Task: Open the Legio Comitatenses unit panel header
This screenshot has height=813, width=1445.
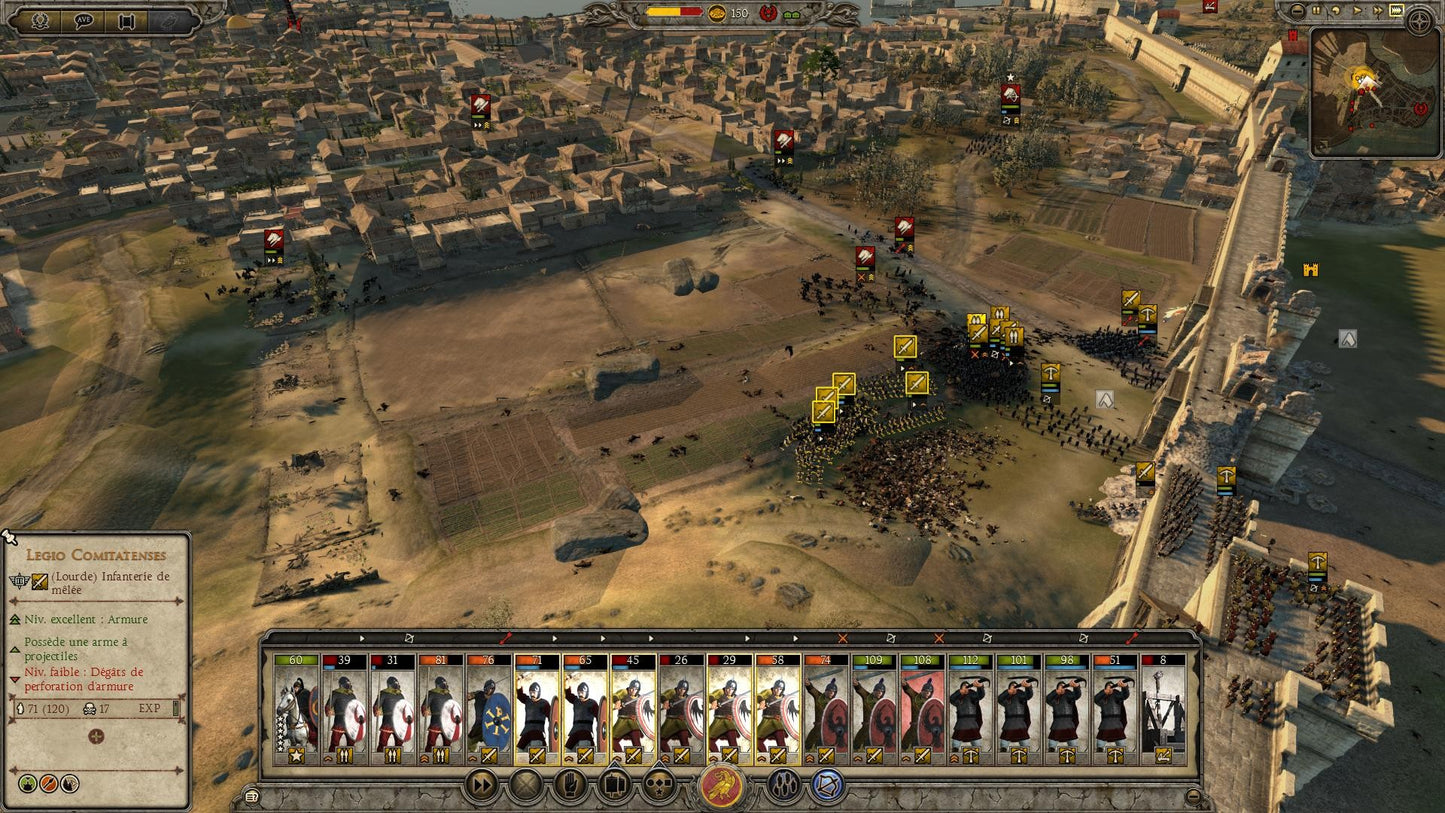Action: 97,555
